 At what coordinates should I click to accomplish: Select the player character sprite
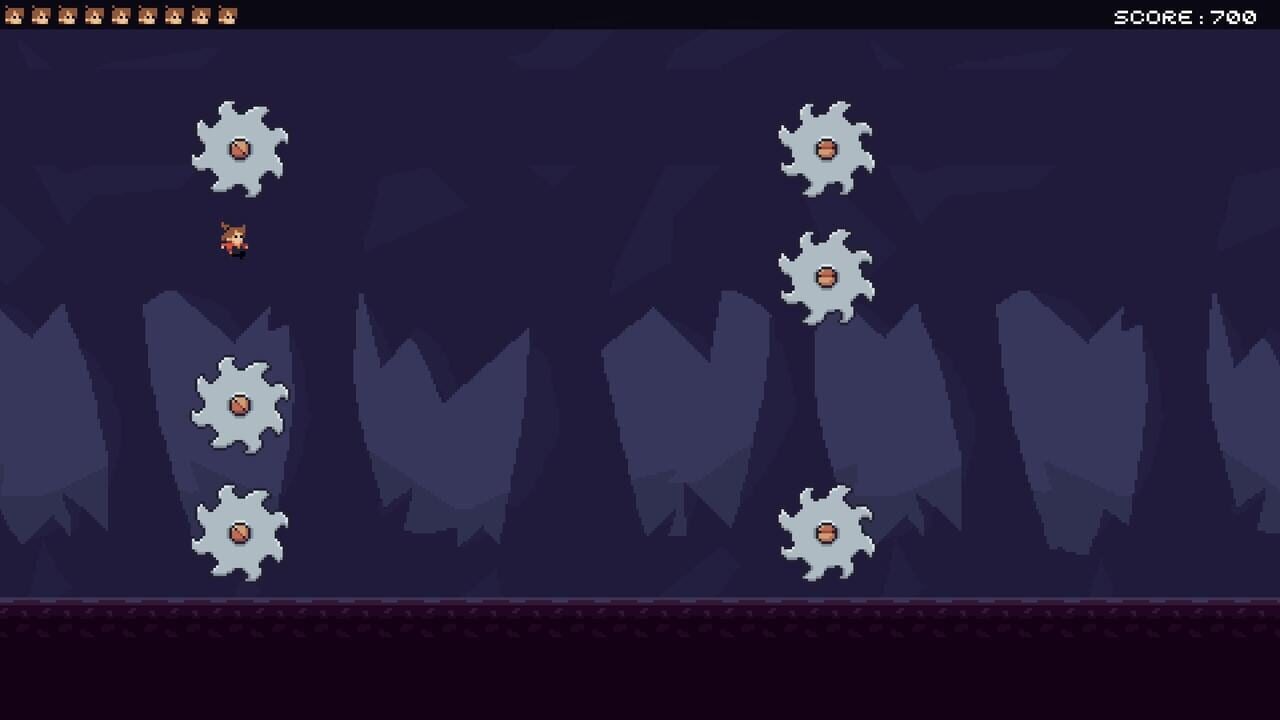click(x=231, y=237)
